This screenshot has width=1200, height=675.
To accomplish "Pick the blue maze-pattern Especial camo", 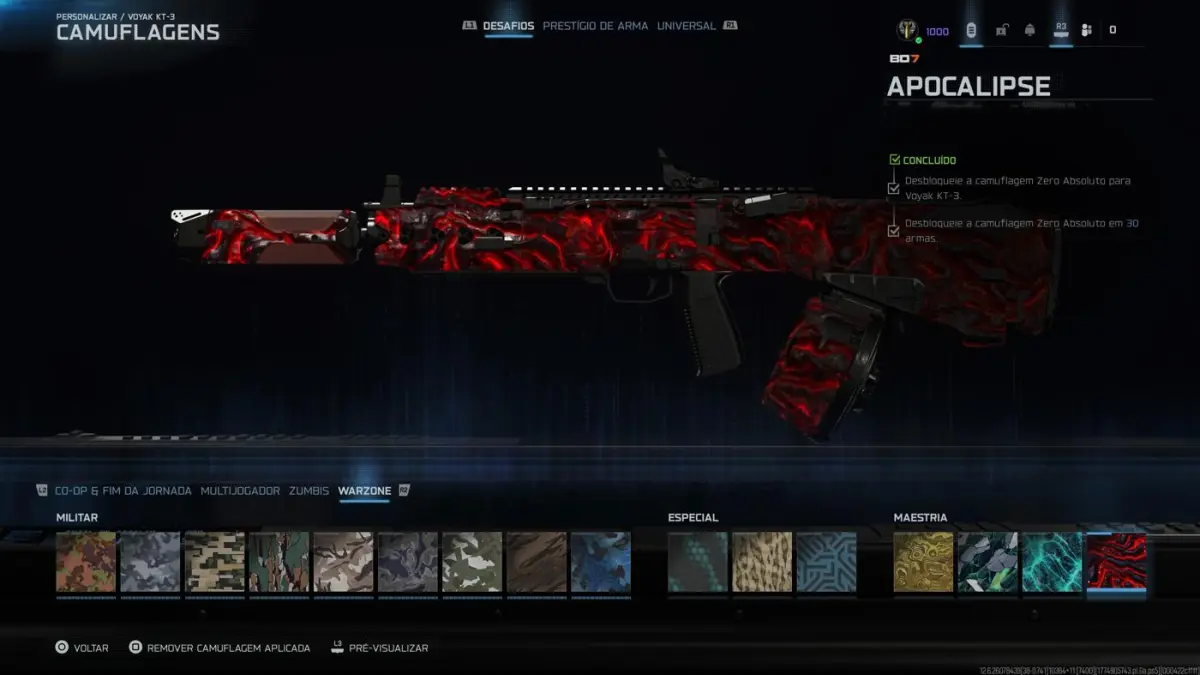I will point(826,562).
